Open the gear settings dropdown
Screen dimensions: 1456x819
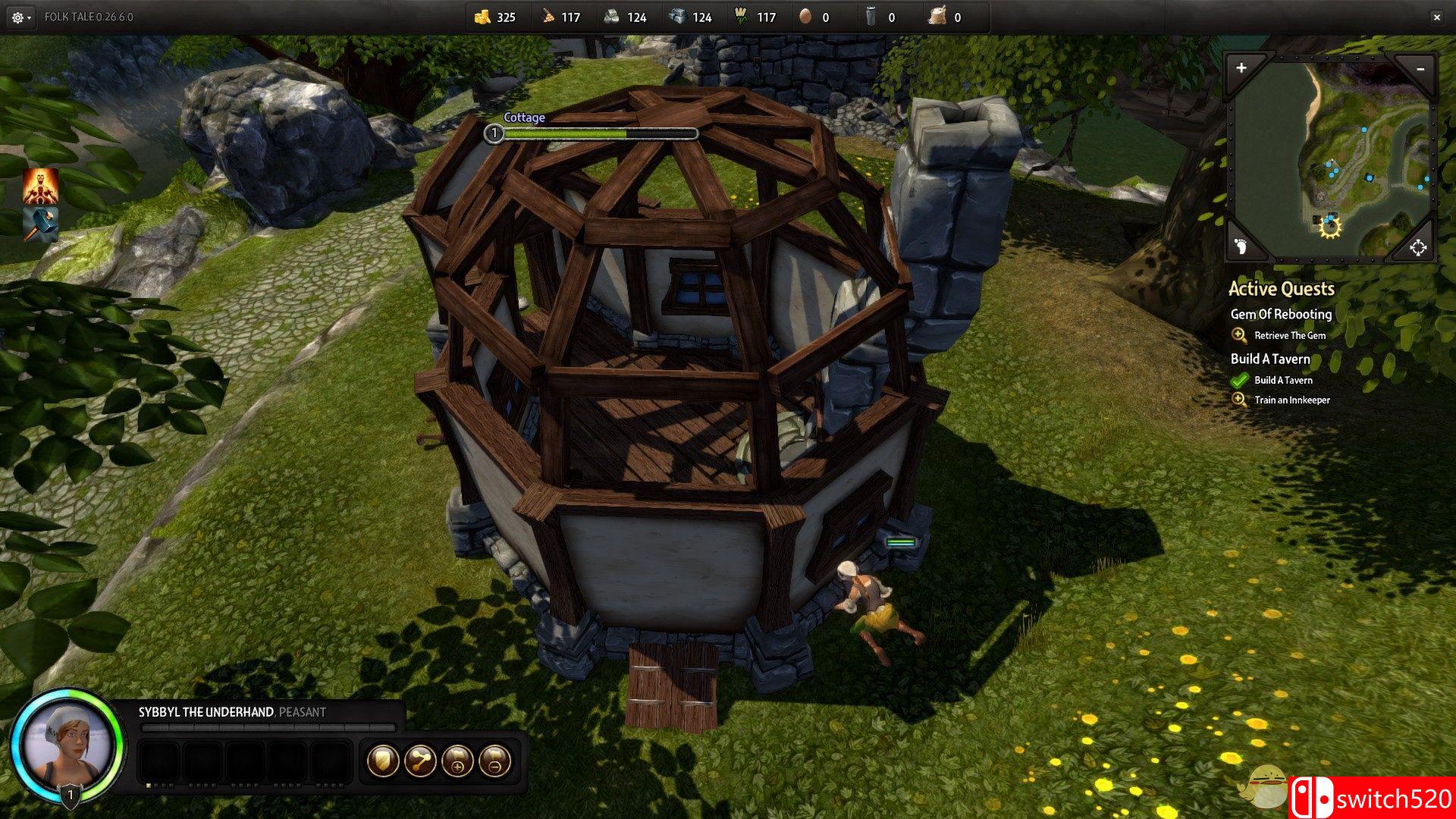(20, 17)
